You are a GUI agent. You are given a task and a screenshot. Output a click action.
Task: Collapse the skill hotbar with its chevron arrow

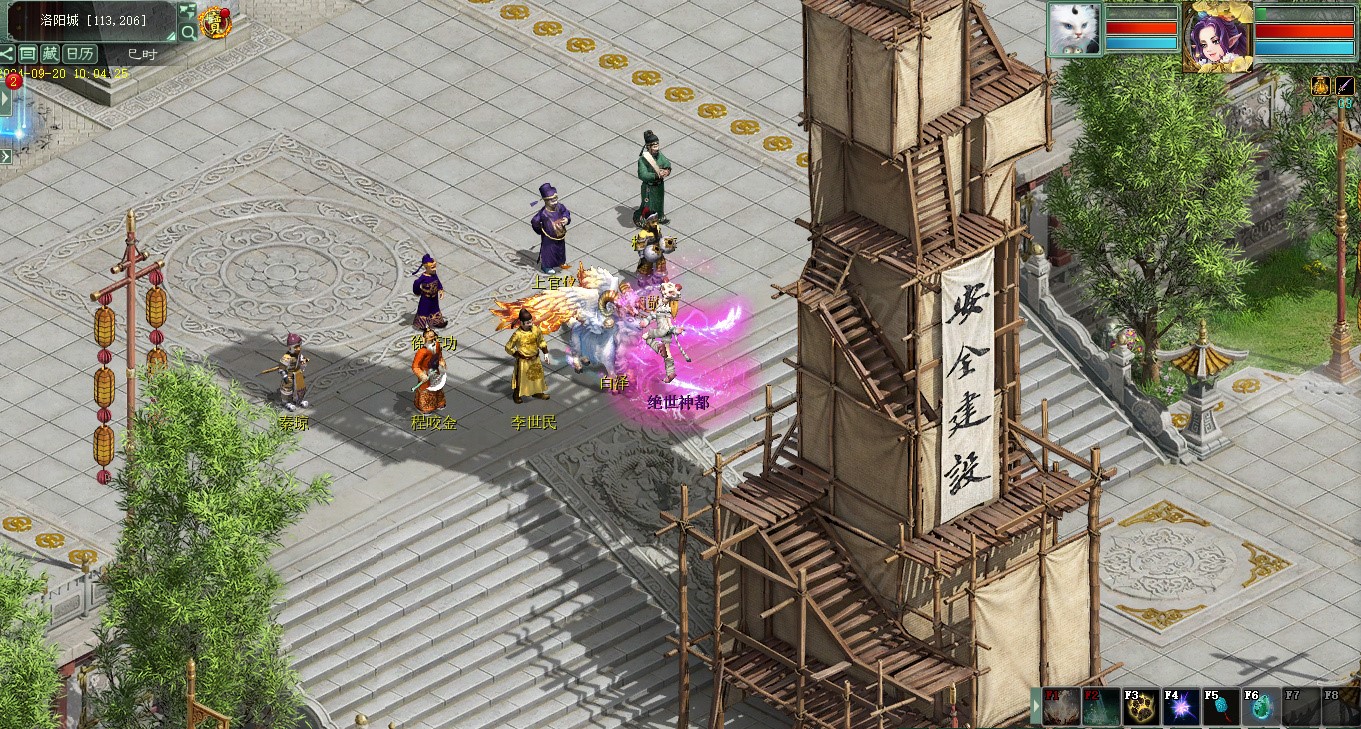coord(1036,707)
